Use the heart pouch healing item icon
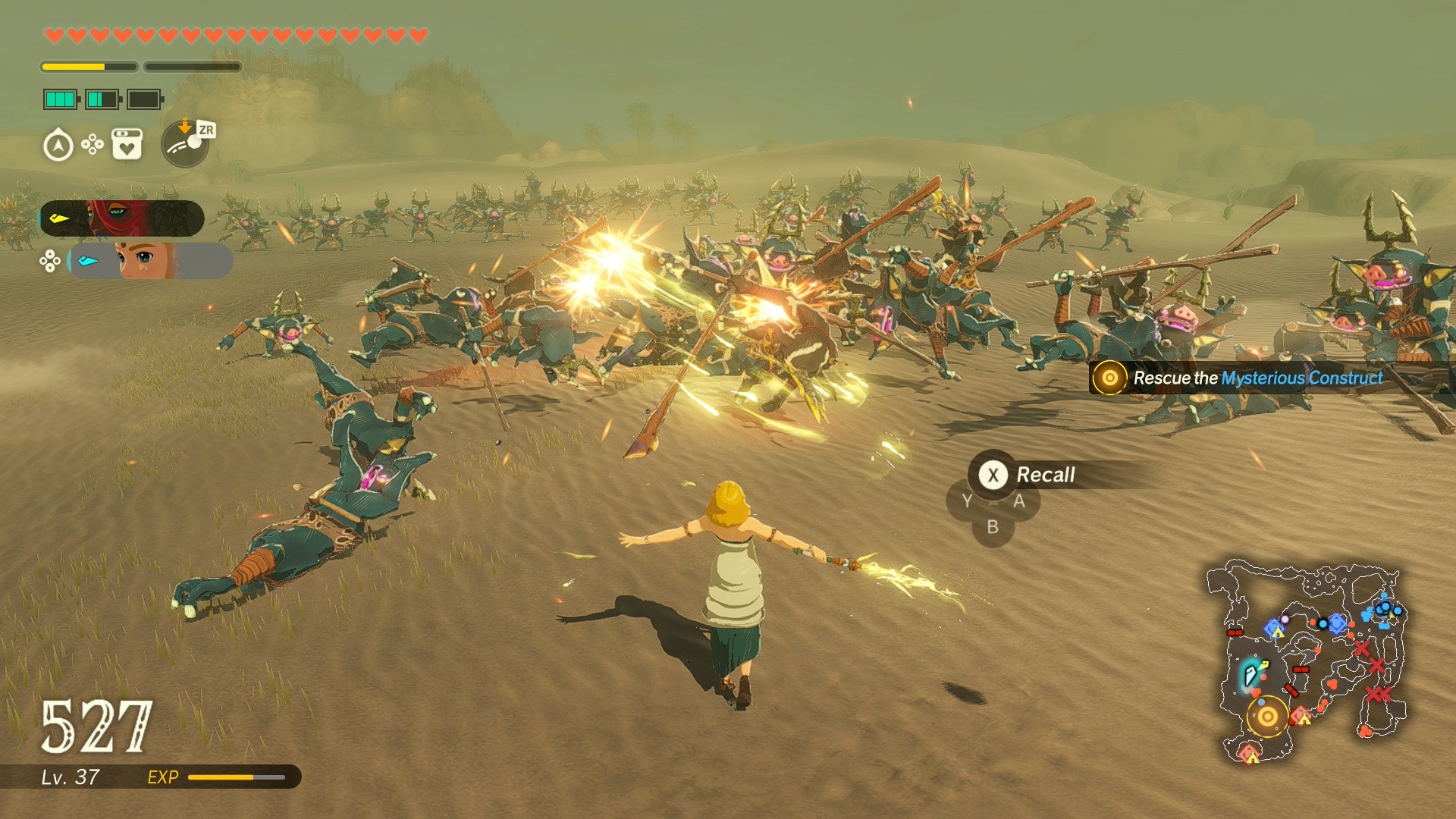Screen dimensions: 1456x819 (127, 144)
